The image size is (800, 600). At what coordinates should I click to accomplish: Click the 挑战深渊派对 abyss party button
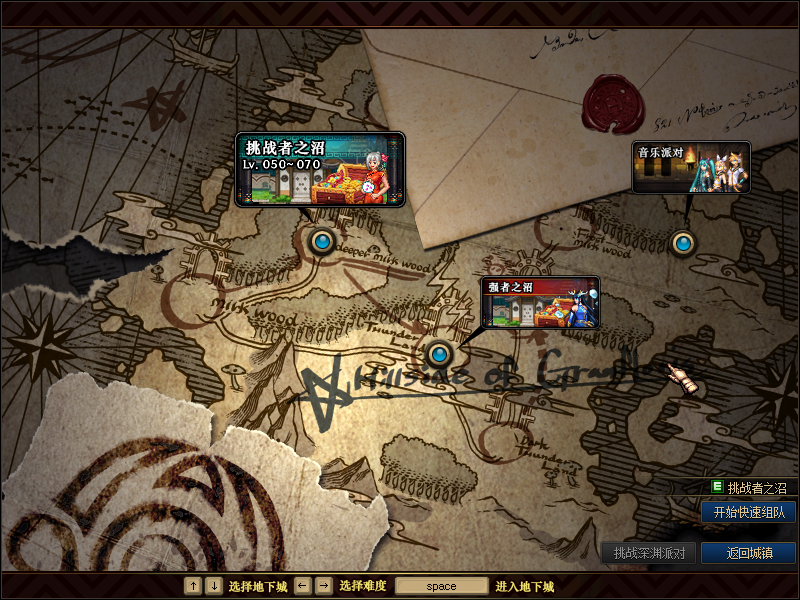tap(649, 553)
